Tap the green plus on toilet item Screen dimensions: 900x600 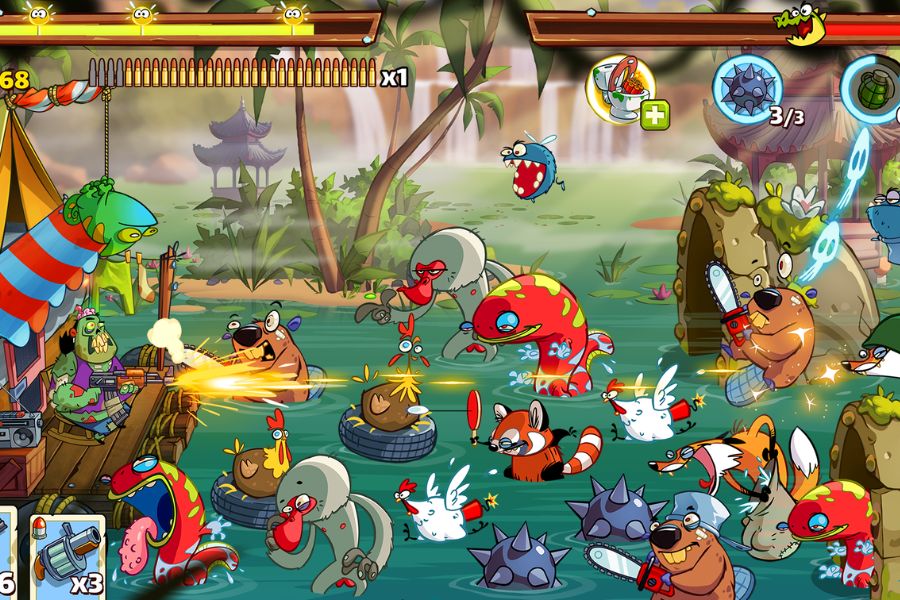click(654, 115)
